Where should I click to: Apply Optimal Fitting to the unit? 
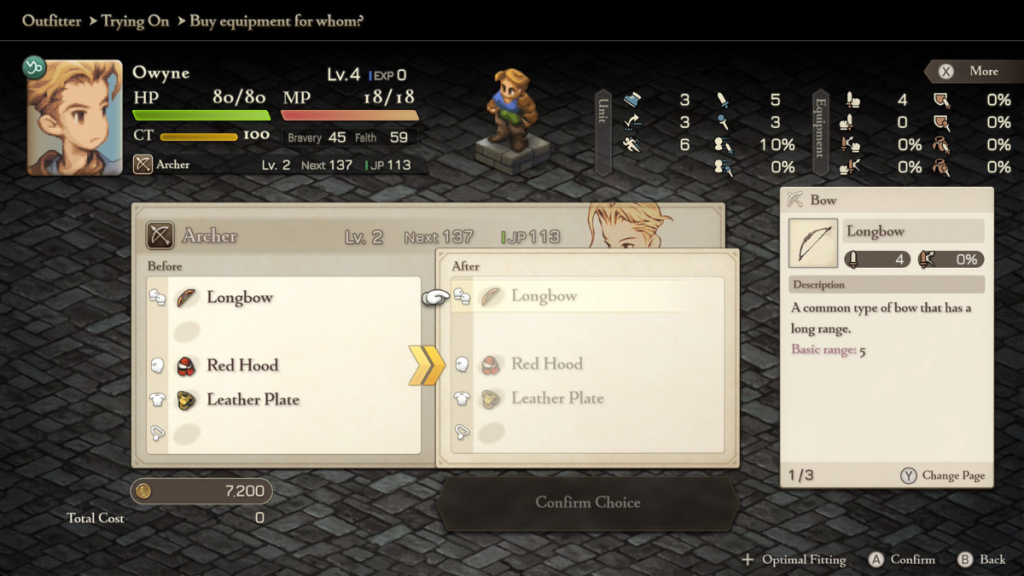tap(794, 560)
